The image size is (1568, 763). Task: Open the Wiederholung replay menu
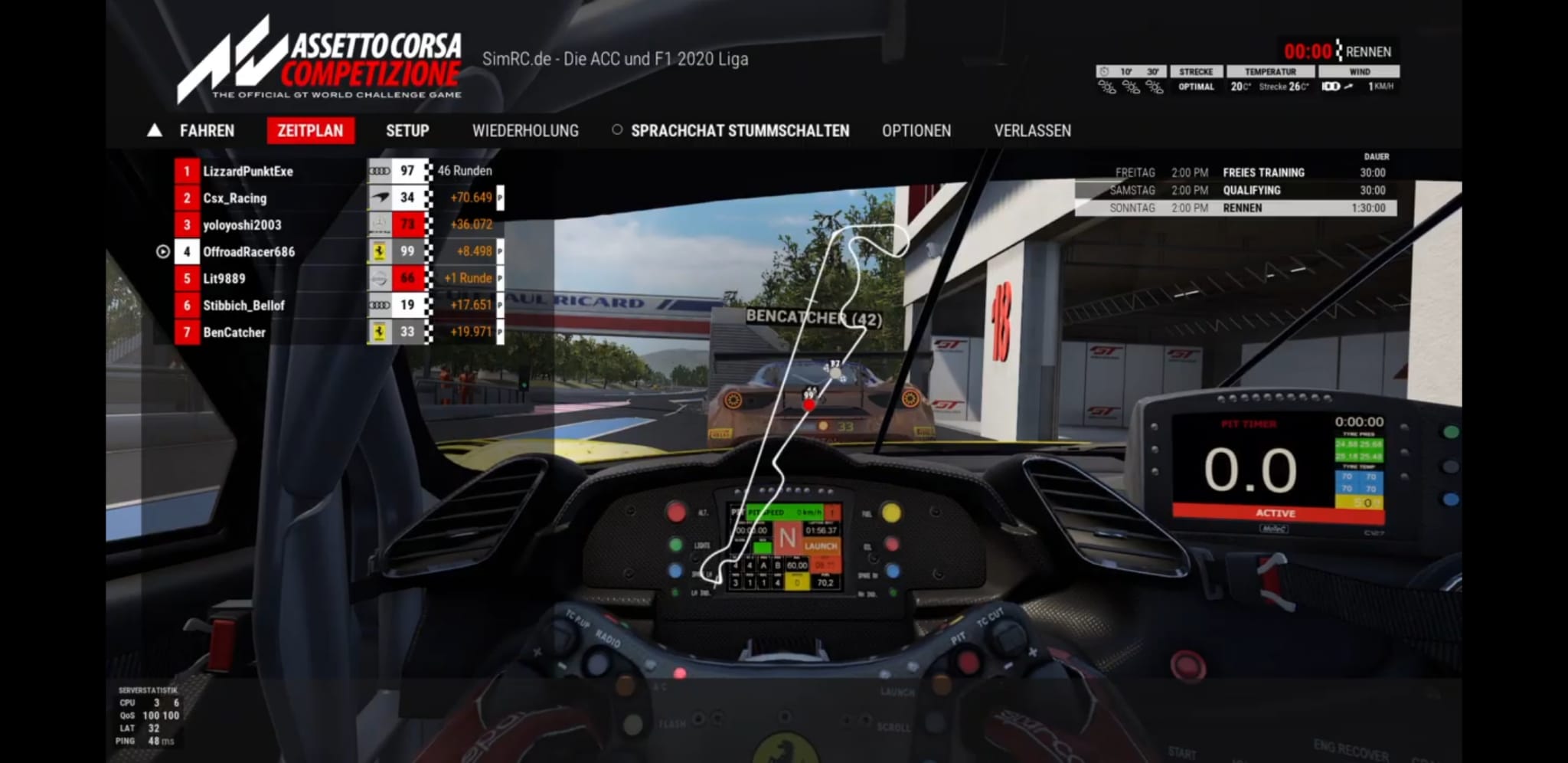point(525,131)
